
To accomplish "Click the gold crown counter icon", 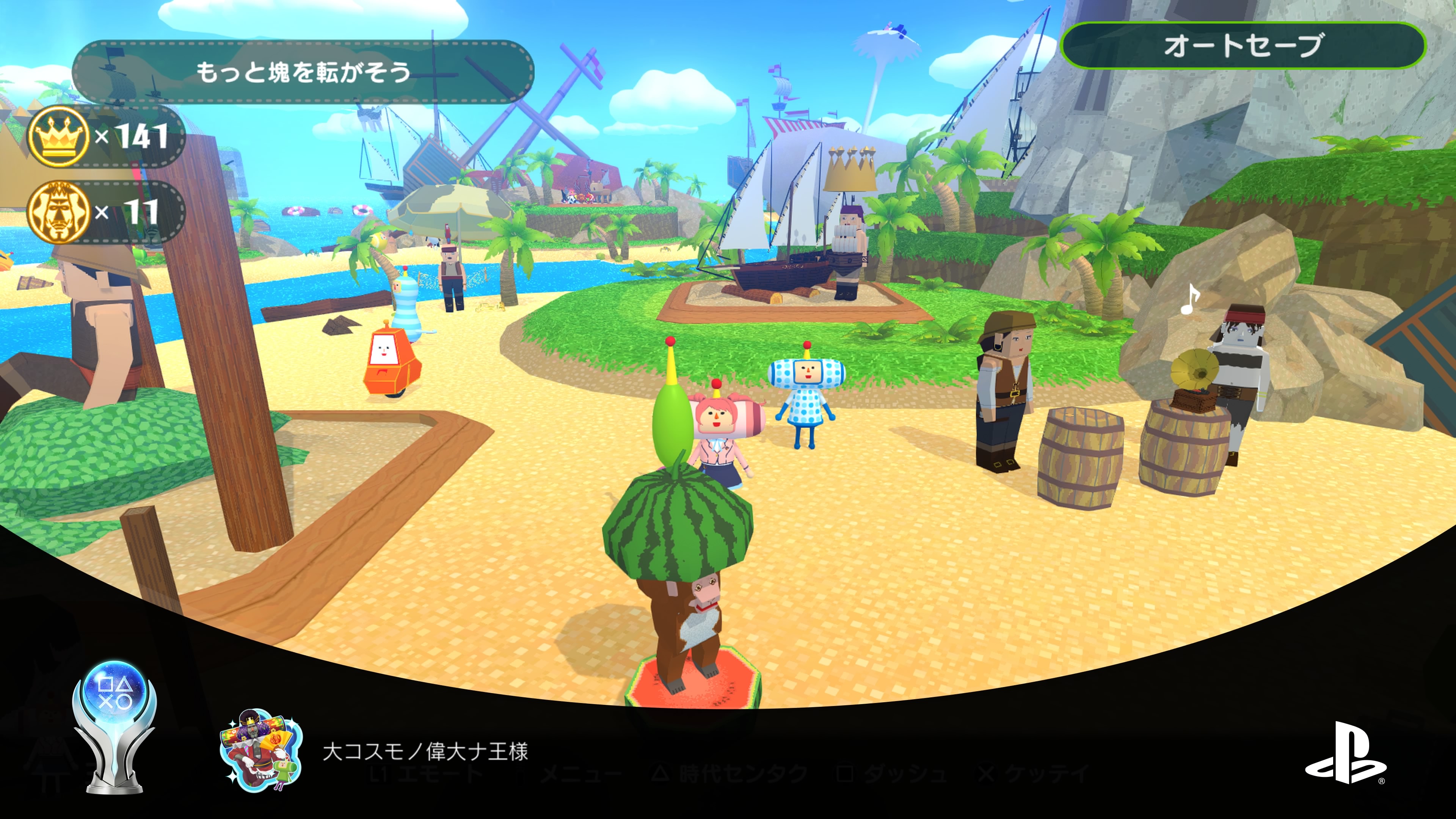I will point(58,136).
